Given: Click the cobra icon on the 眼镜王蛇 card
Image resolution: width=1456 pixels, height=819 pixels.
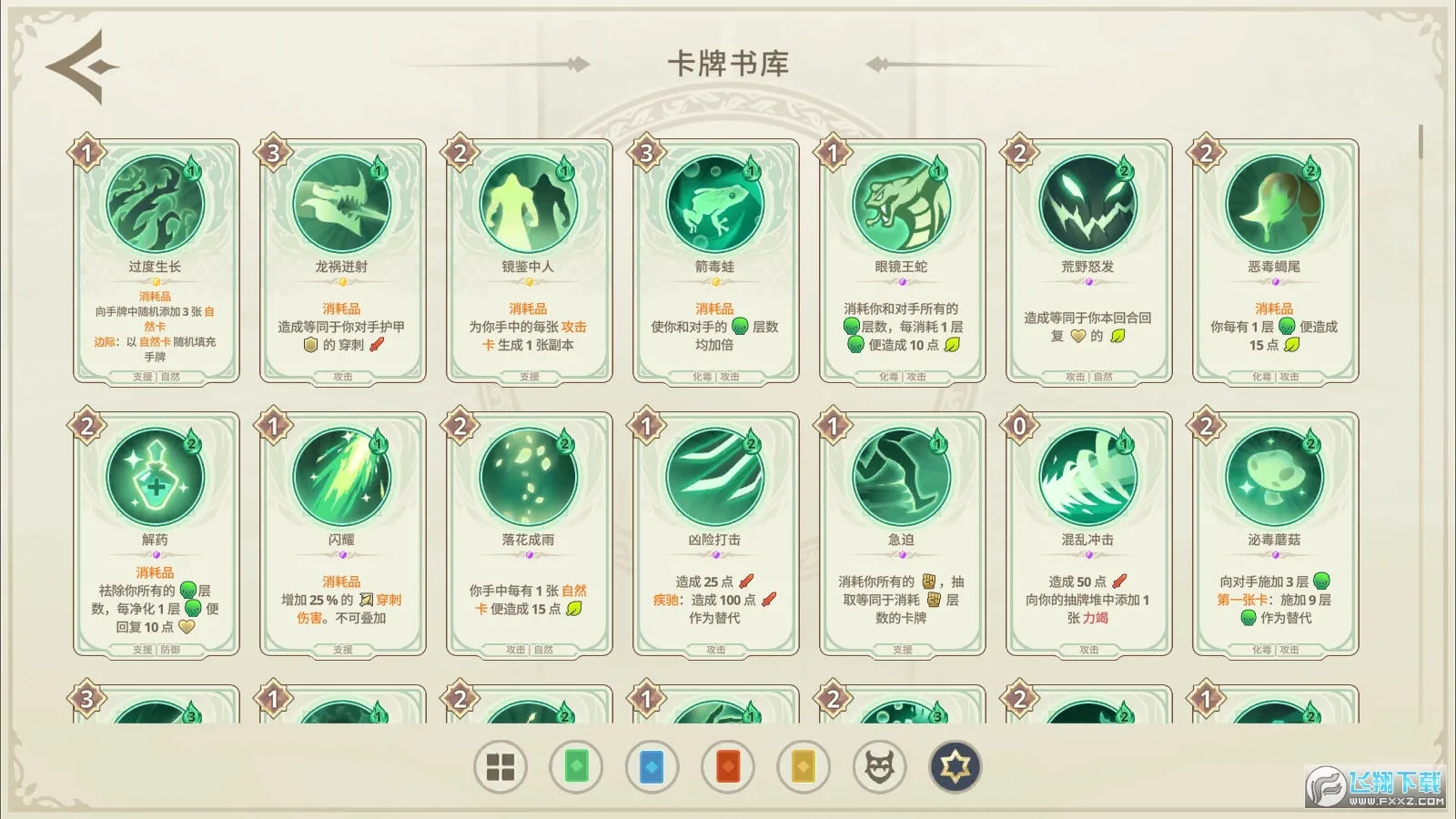Looking at the screenshot, I should (899, 204).
